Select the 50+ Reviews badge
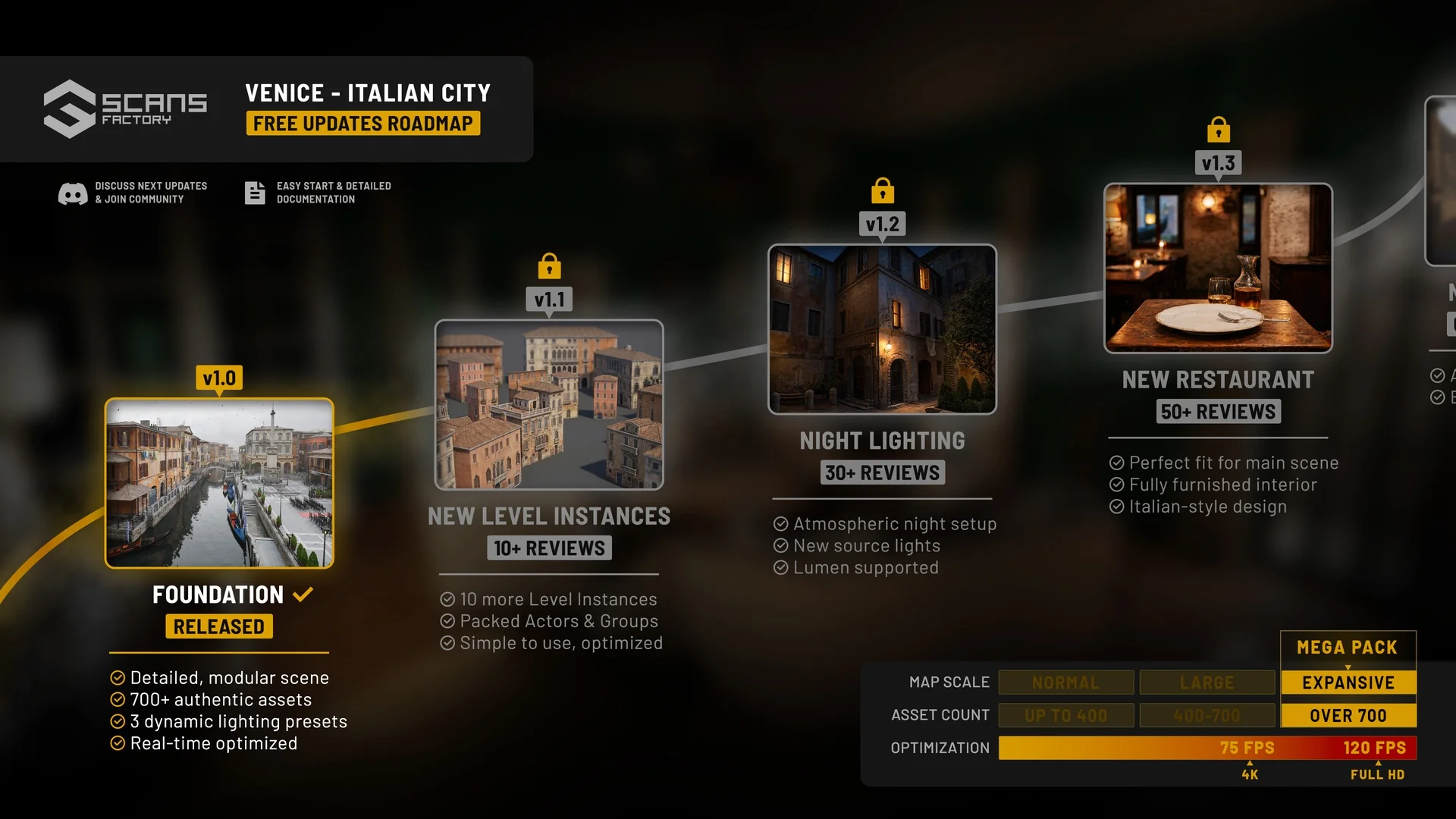Viewport: 1456px width, 819px height. pos(1218,412)
